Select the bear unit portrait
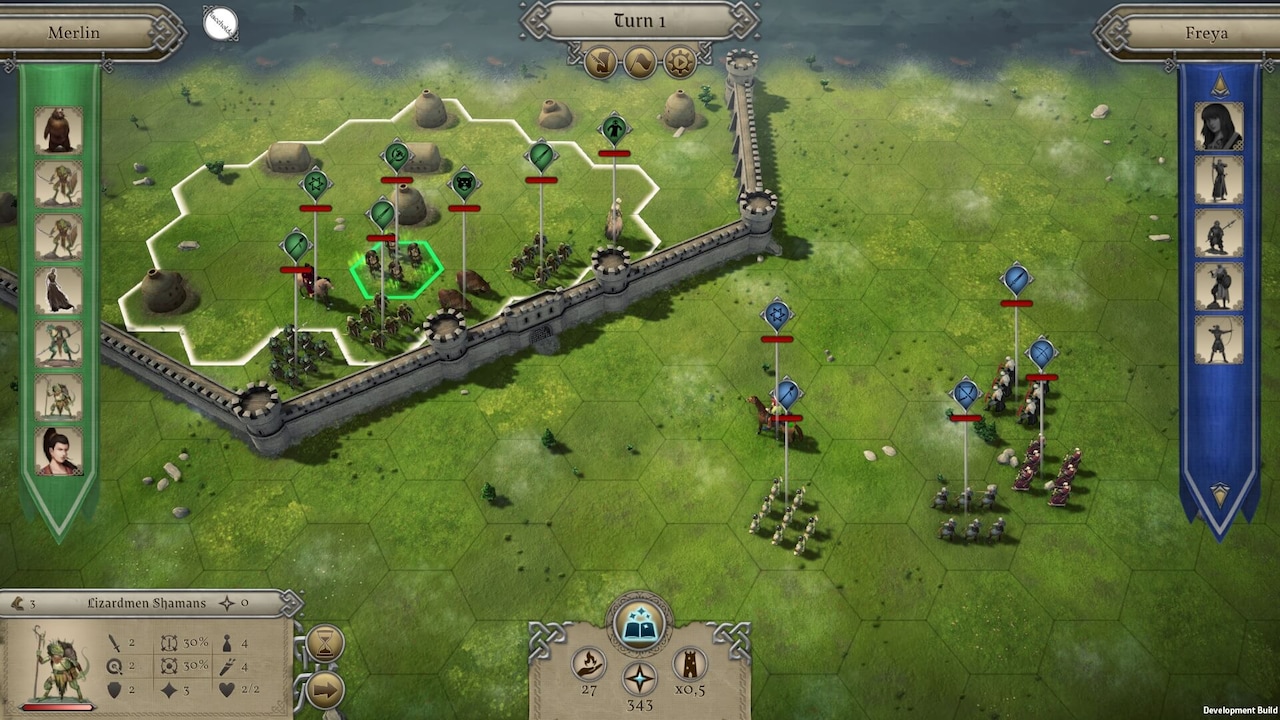1280x720 pixels. click(x=59, y=130)
